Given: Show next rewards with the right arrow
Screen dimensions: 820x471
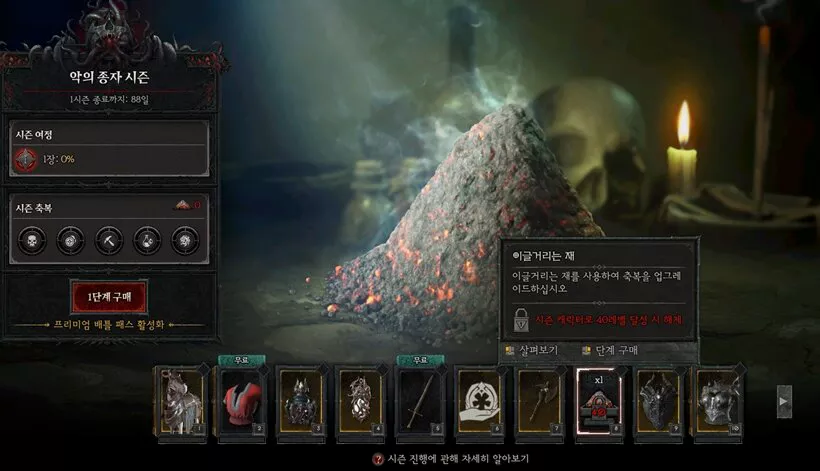Looking at the screenshot, I should coord(784,400).
